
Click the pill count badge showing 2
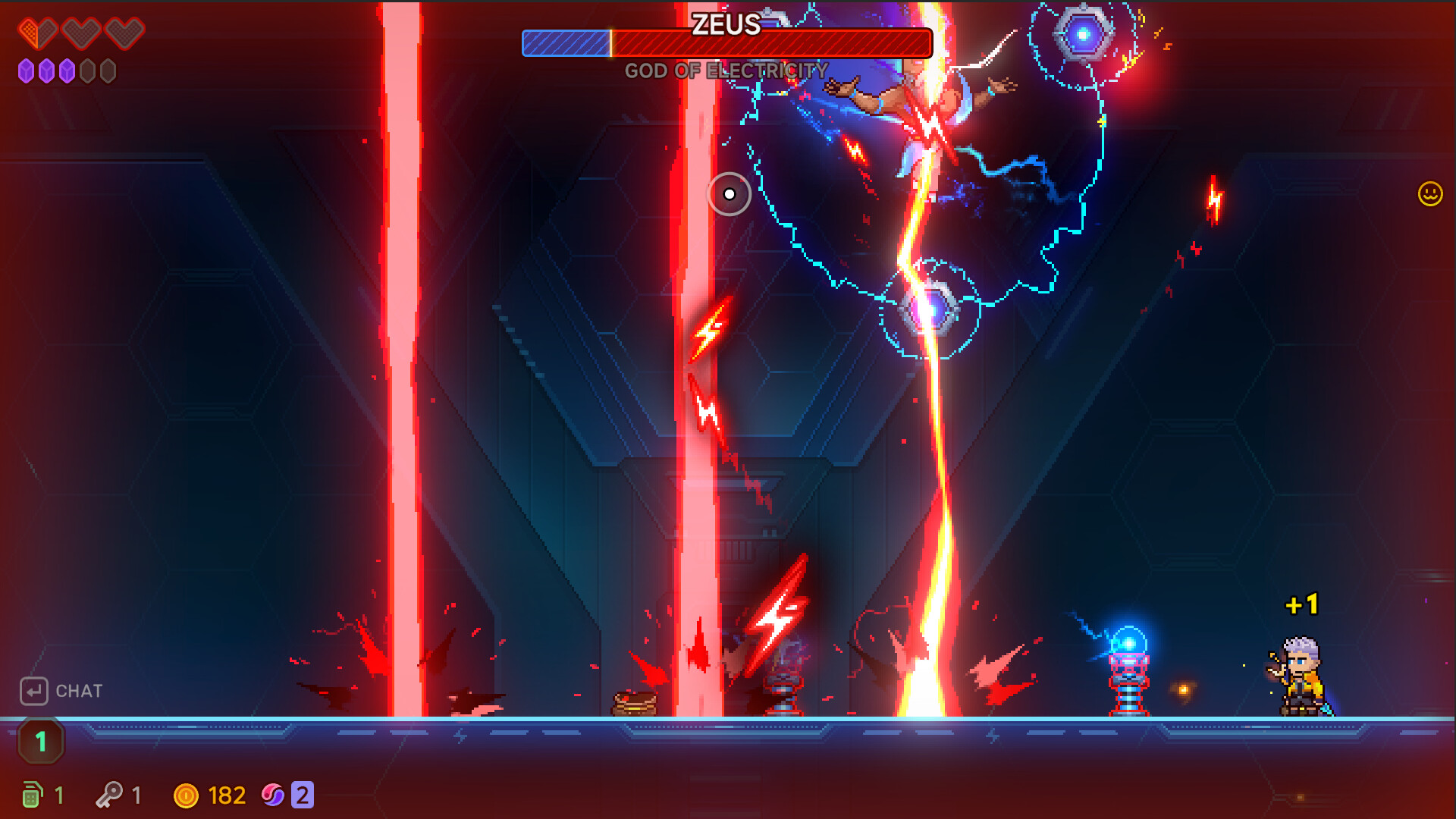302,794
